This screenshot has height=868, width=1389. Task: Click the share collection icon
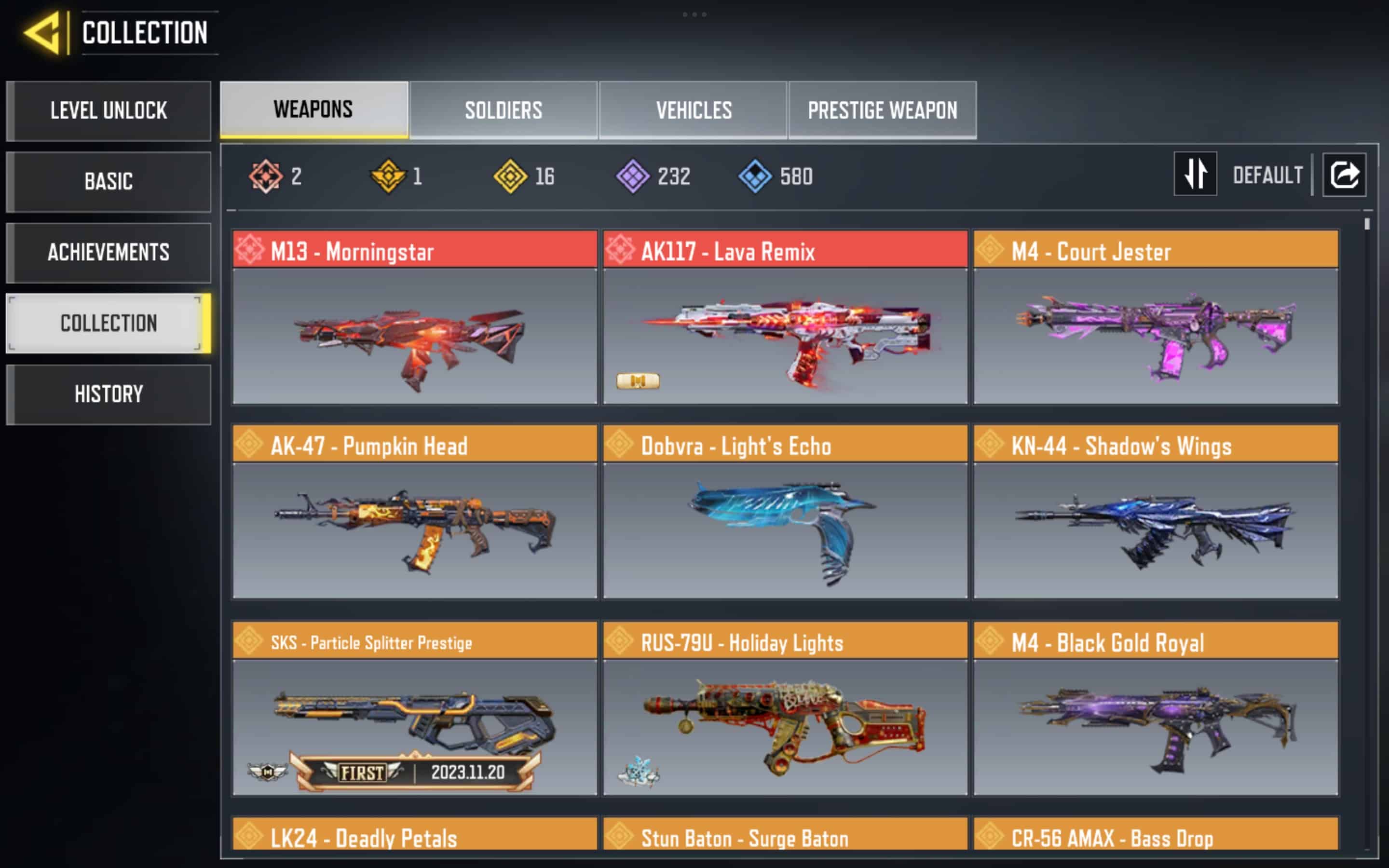(1344, 175)
